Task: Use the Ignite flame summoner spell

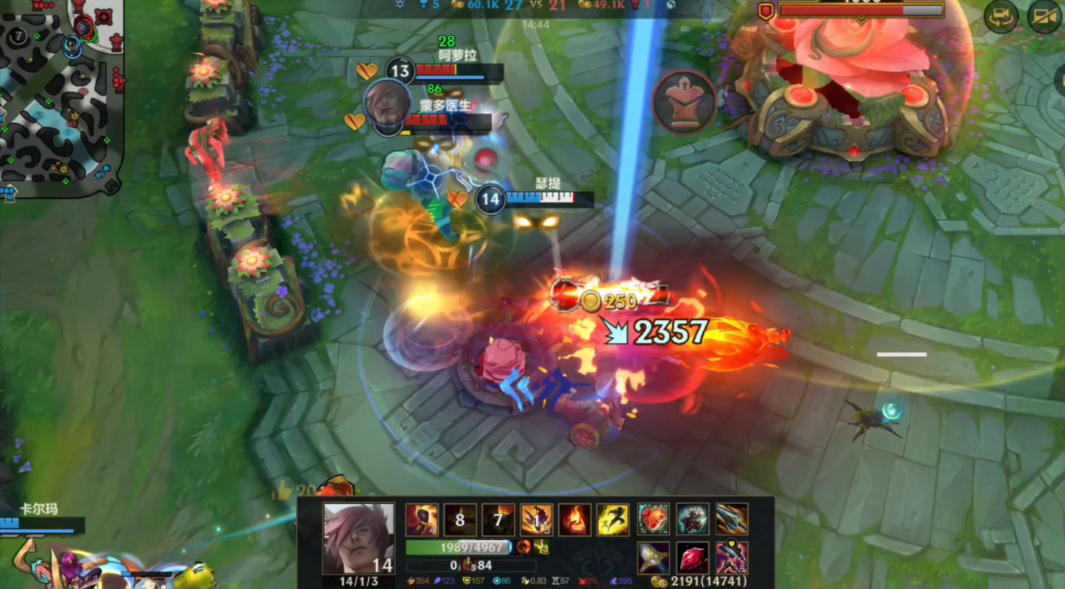Action: click(574, 520)
